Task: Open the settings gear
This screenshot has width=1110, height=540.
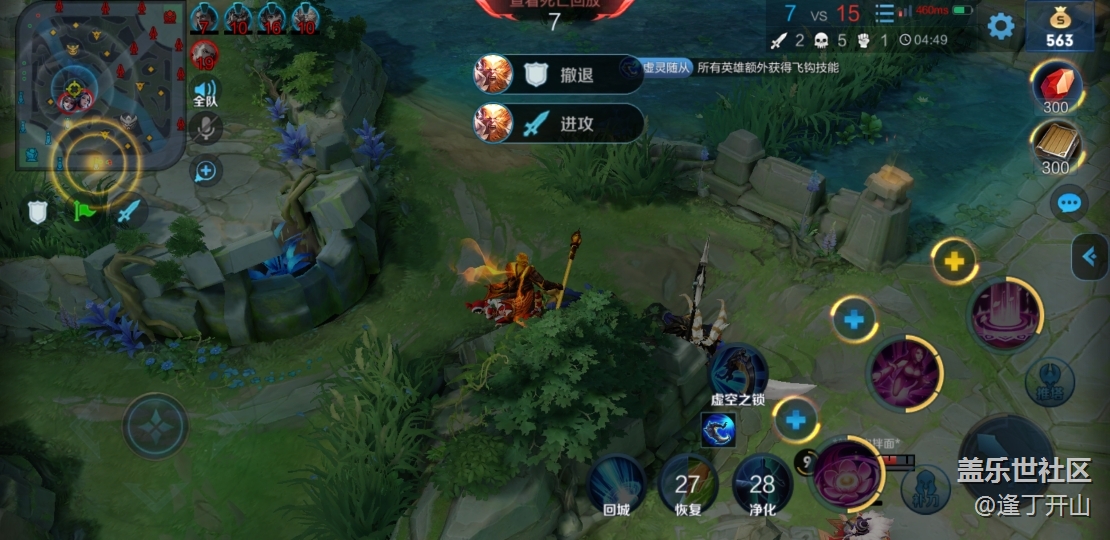Action: pos(1000,26)
